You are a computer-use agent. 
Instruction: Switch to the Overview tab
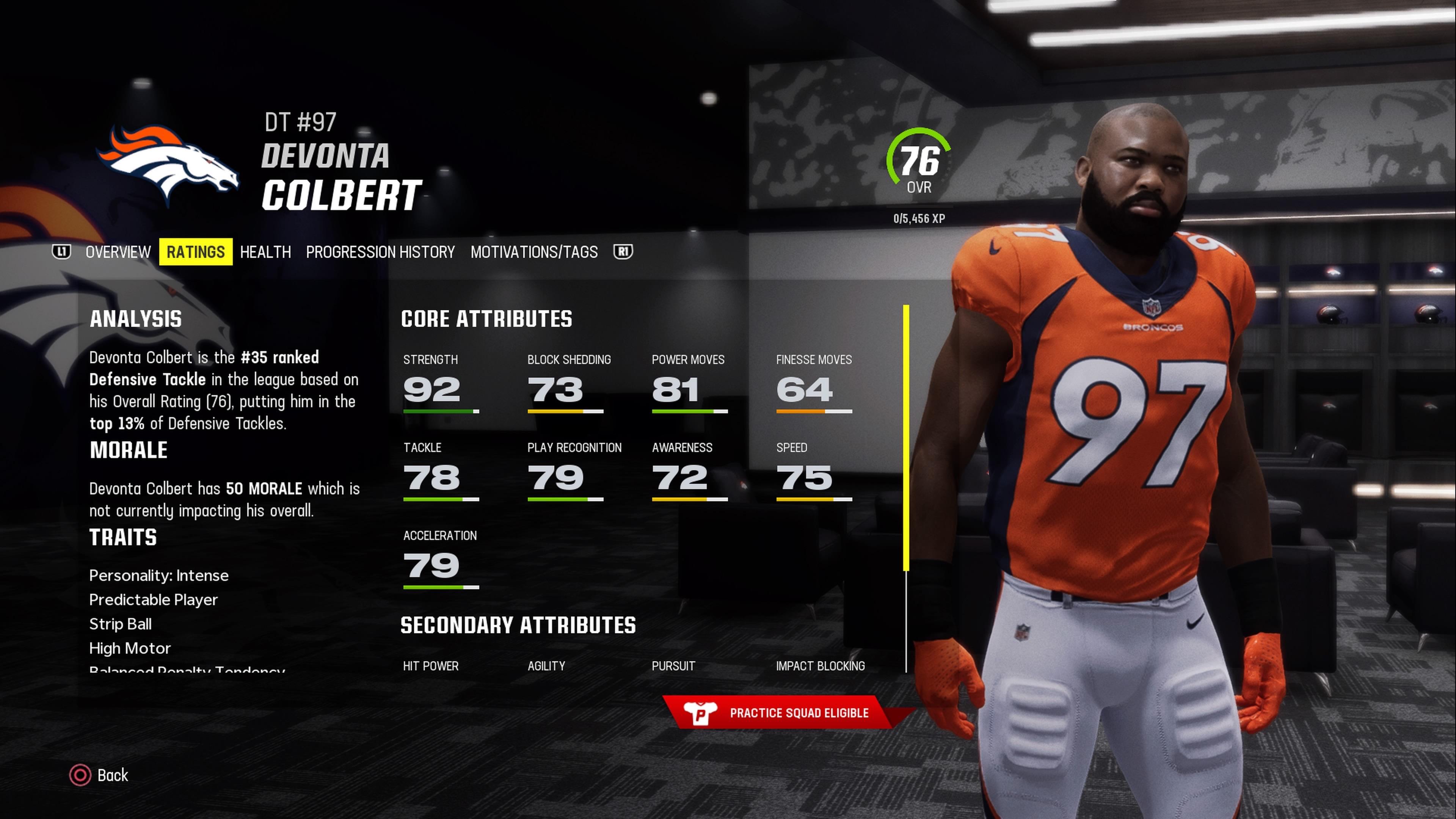(118, 252)
